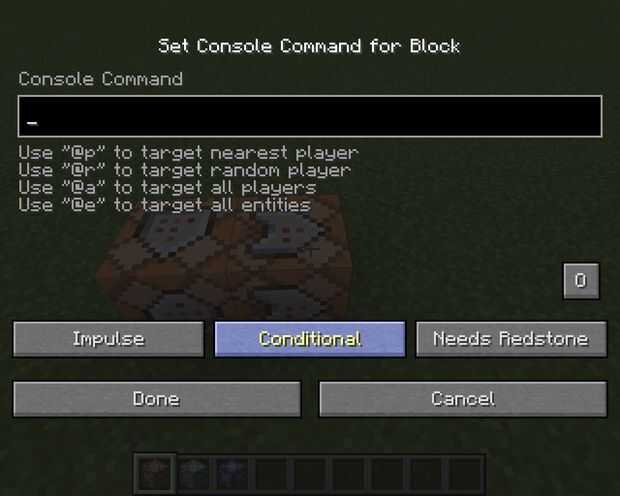The image size is (620, 496).
Task: Toggle the Impulse mode button
Action: [109, 339]
